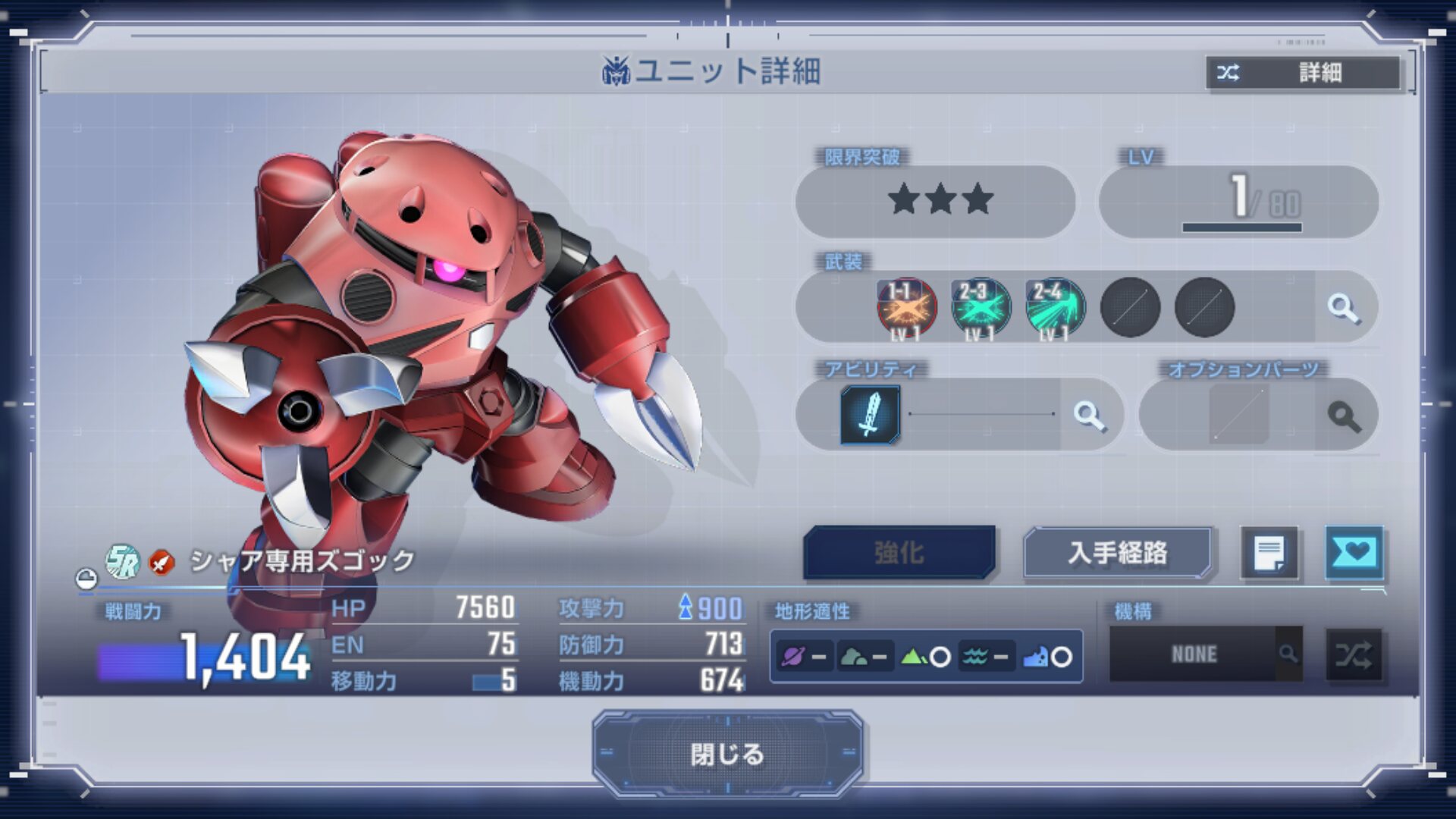Viewport: 1456px width, 819px height.
Task: Open the 強化 enhancement button
Action: [899, 553]
